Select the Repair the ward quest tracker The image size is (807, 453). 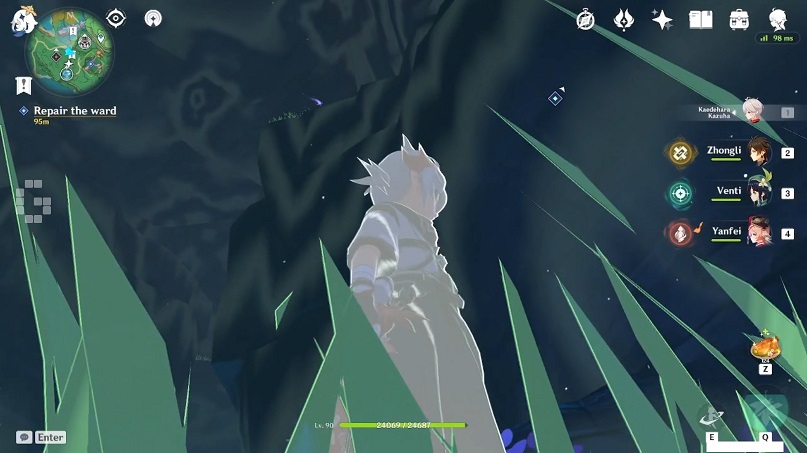(x=74, y=111)
